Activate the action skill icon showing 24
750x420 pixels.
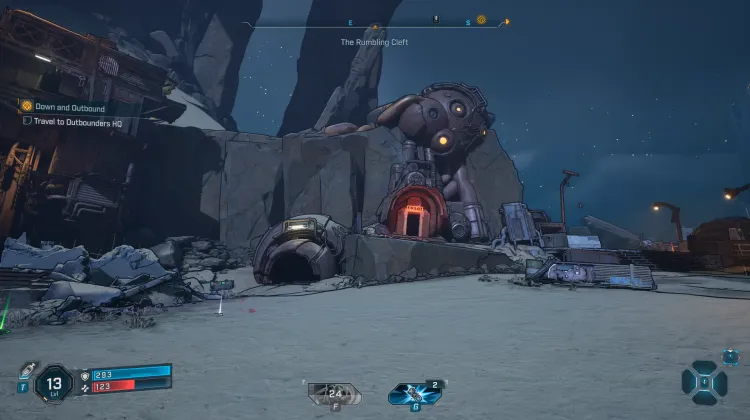click(x=331, y=393)
